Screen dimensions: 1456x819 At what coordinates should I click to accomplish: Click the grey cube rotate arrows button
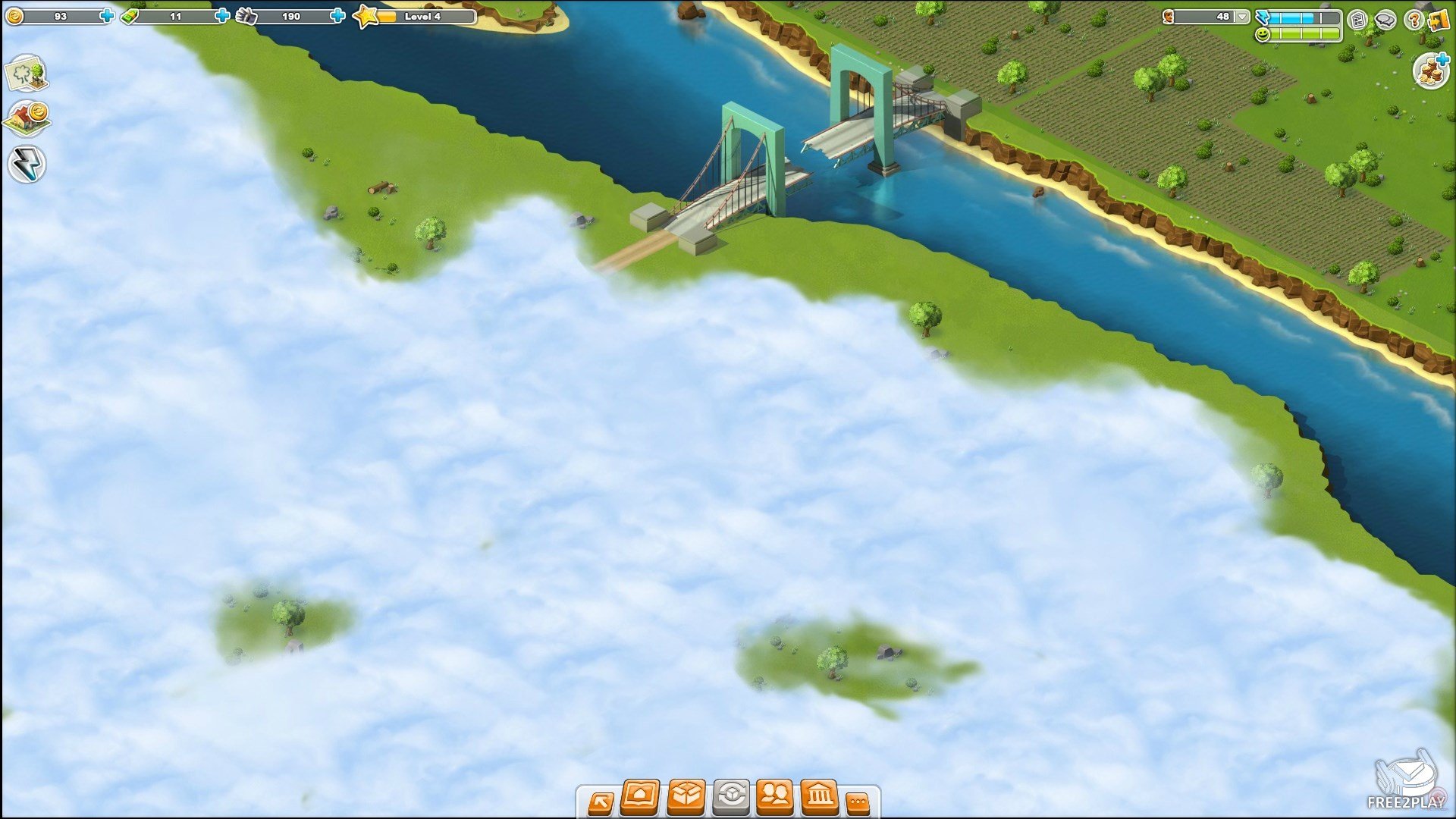click(x=731, y=797)
